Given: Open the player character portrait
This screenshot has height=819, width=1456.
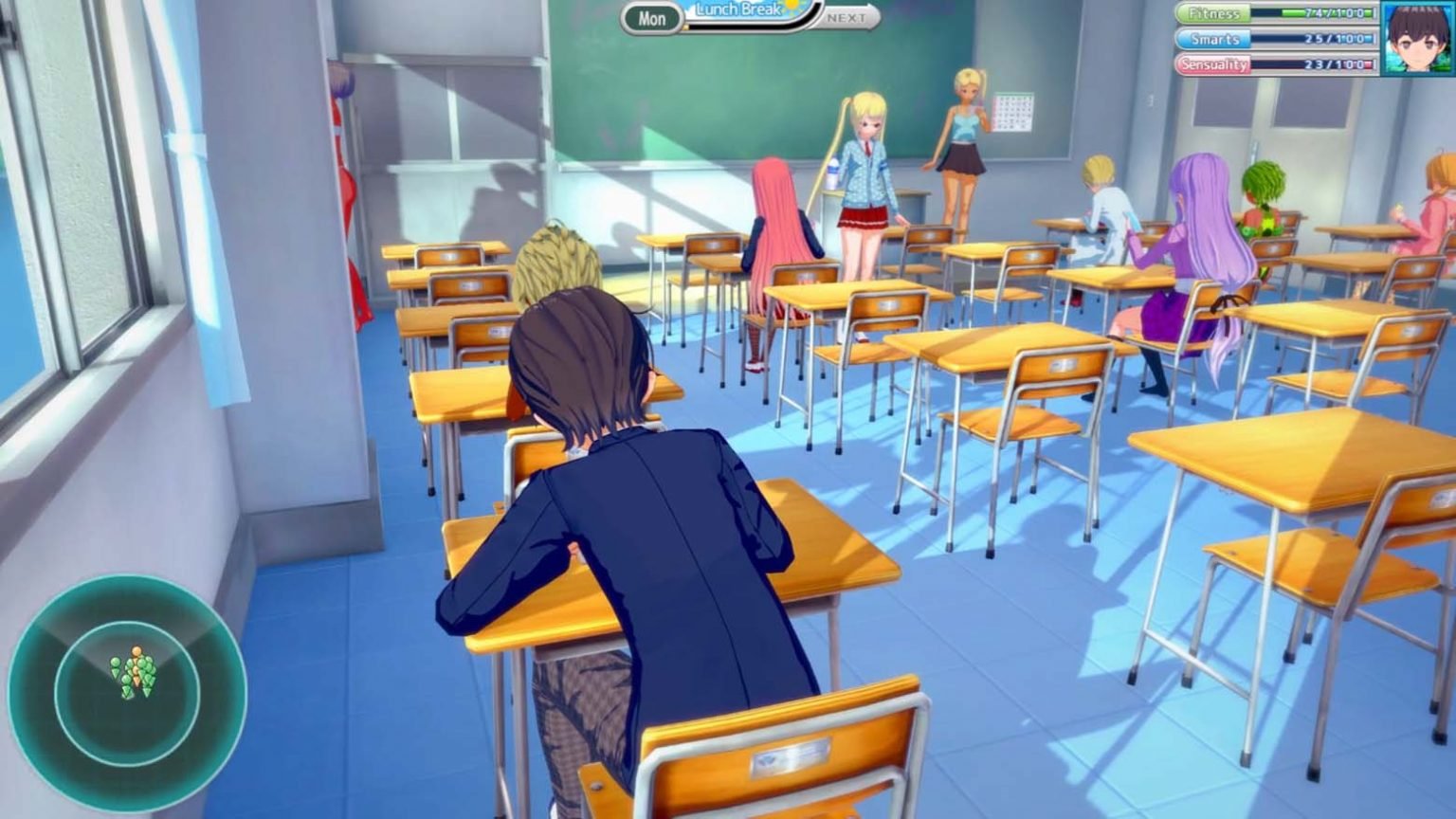Looking at the screenshot, I should click(1418, 38).
